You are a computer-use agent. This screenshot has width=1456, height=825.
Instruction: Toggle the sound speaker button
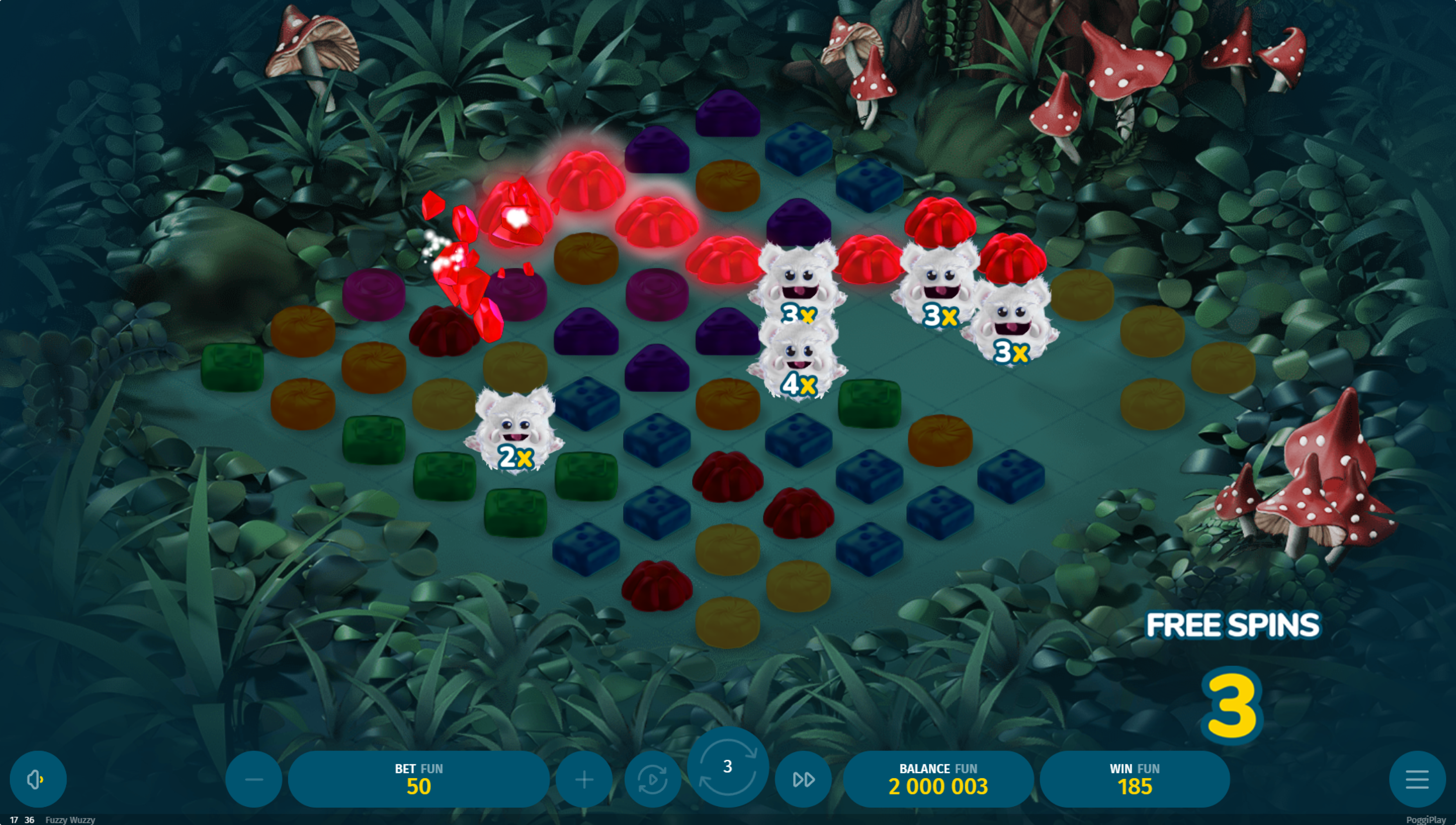38,780
